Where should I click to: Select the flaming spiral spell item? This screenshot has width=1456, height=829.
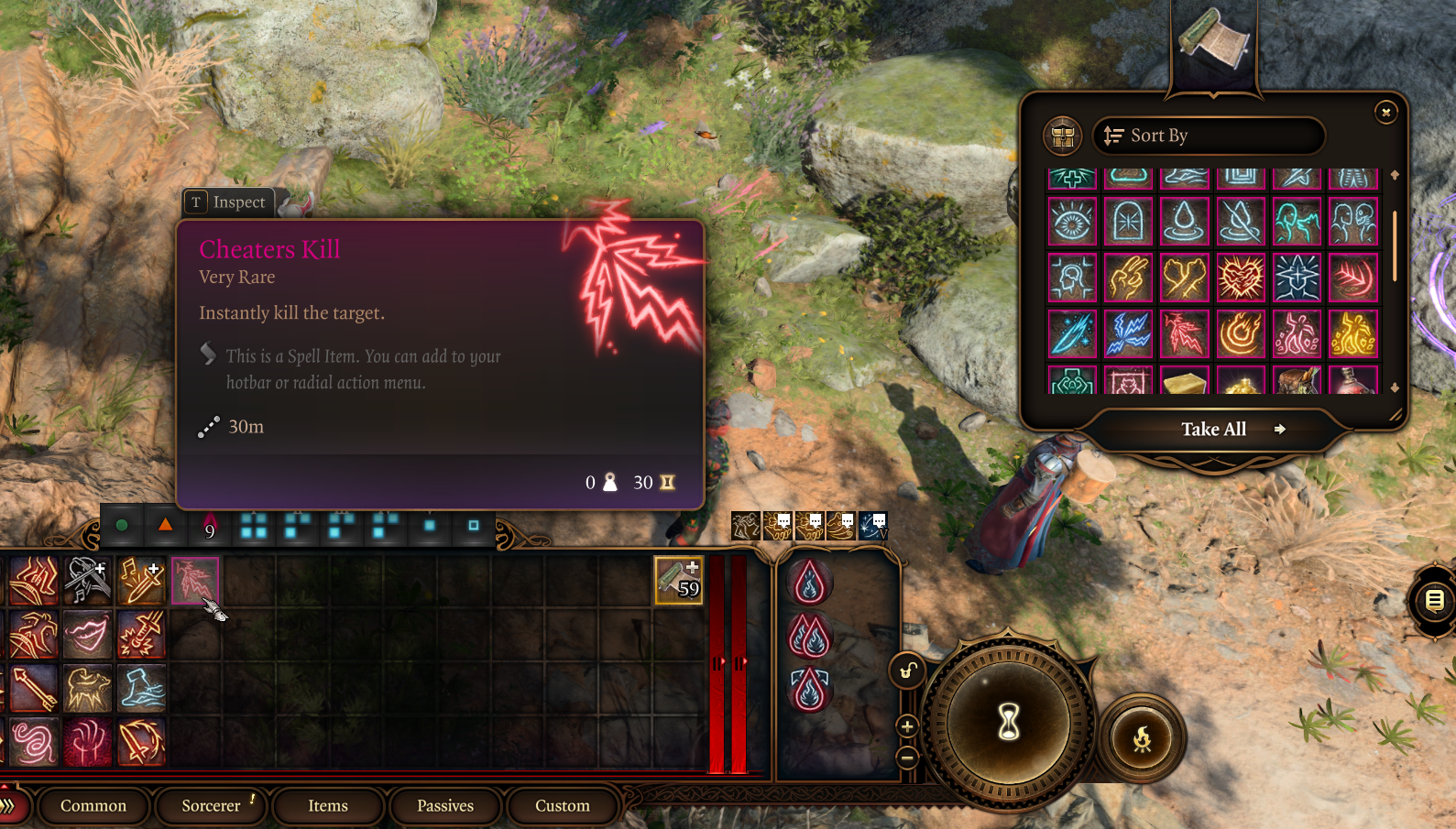click(1241, 333)
